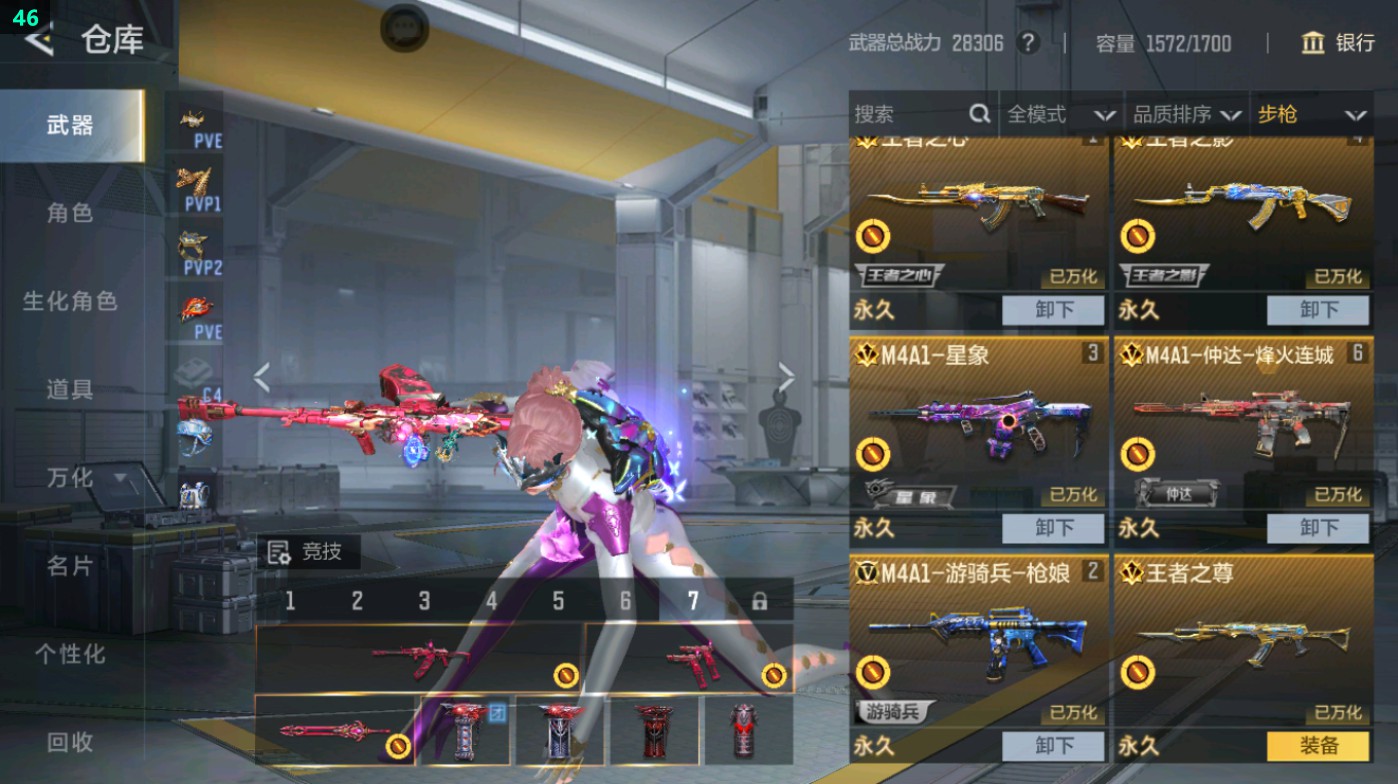The height and width of the screenshot is (784, 1398).
Task: Open the 生化角色 category
Action: point(70,301)
